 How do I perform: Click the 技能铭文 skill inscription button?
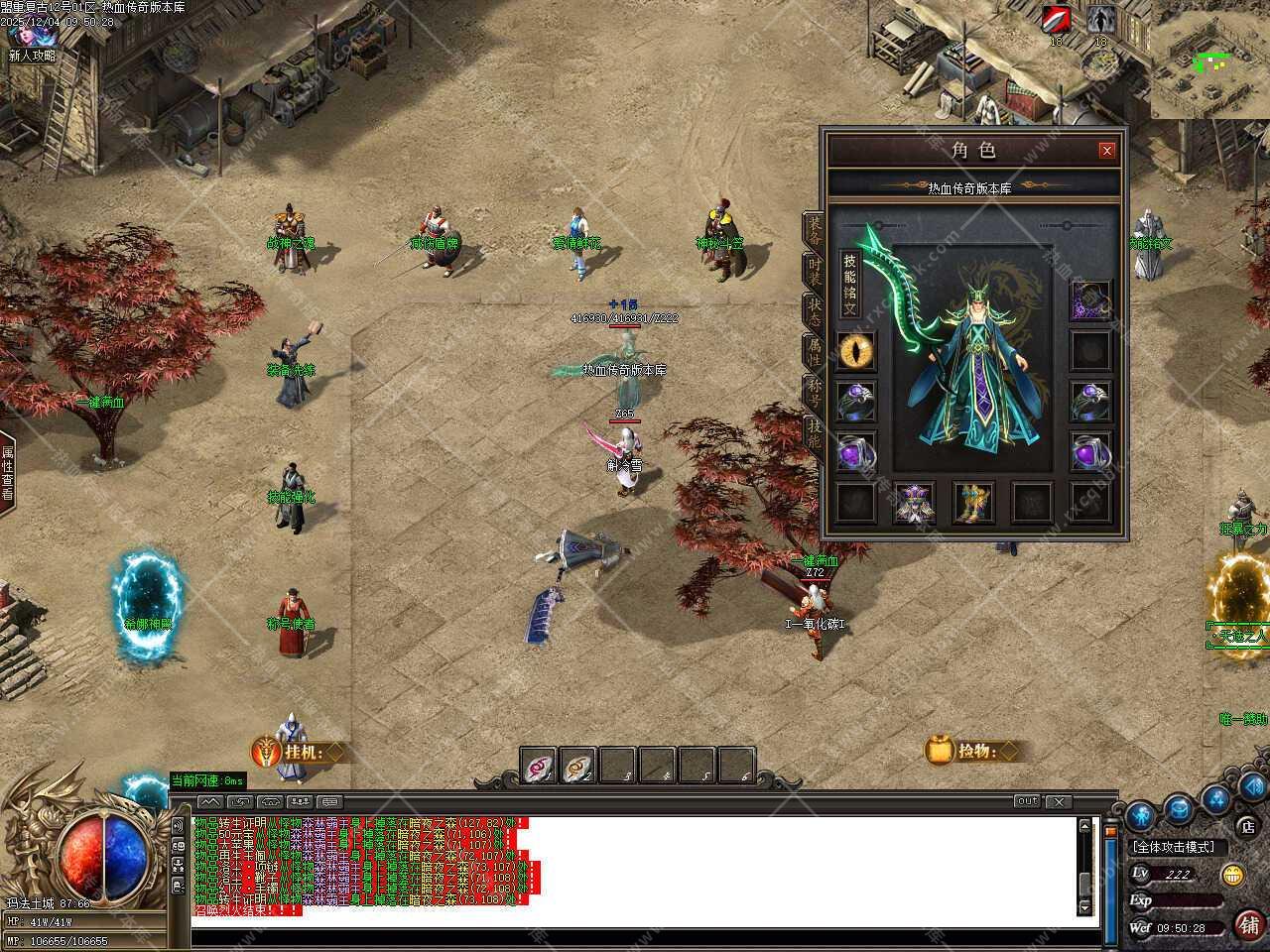pyautogui.click(x=850, y=285)
